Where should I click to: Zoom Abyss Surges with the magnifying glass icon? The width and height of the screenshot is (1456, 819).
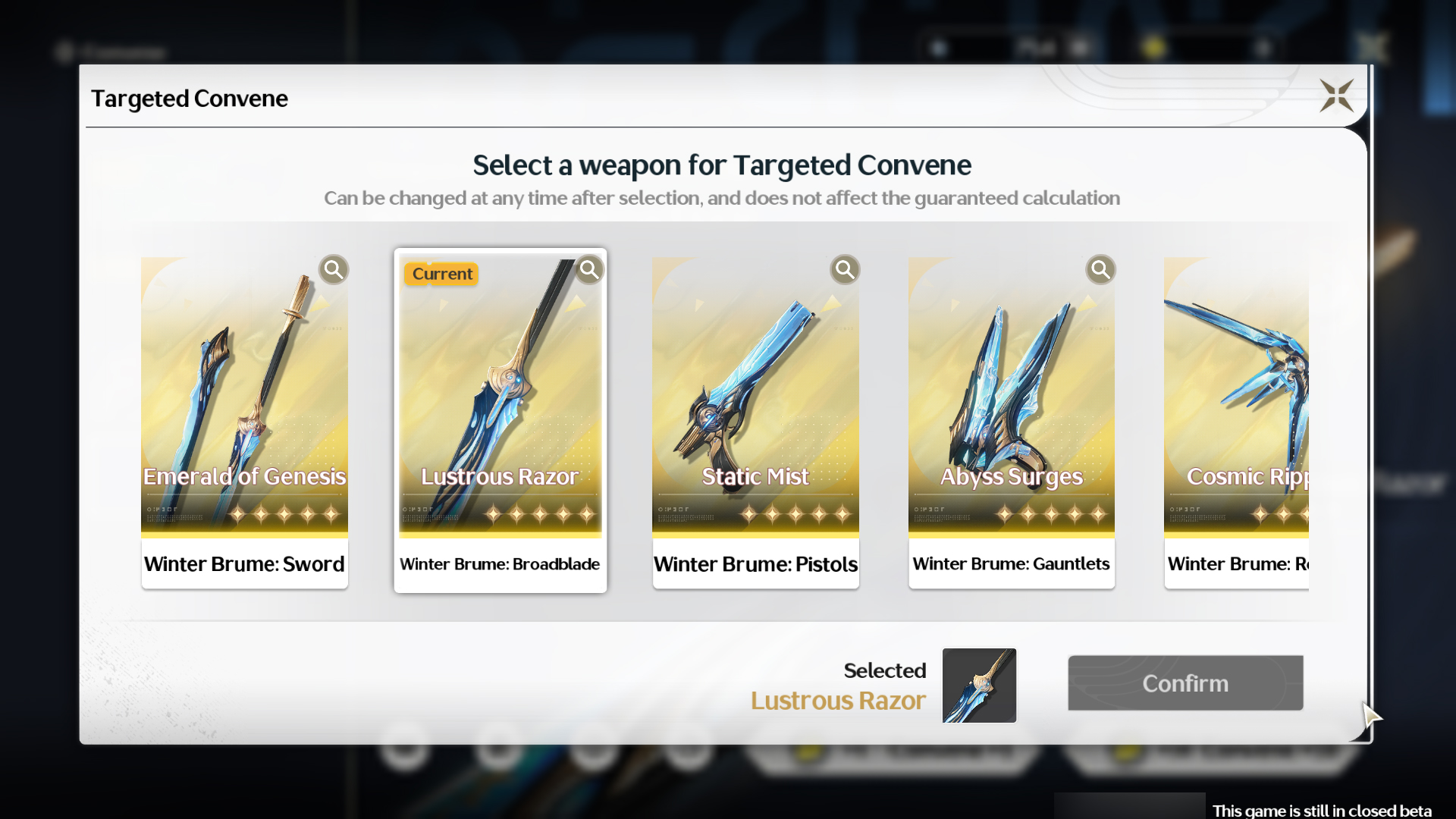coord(1101,269)
